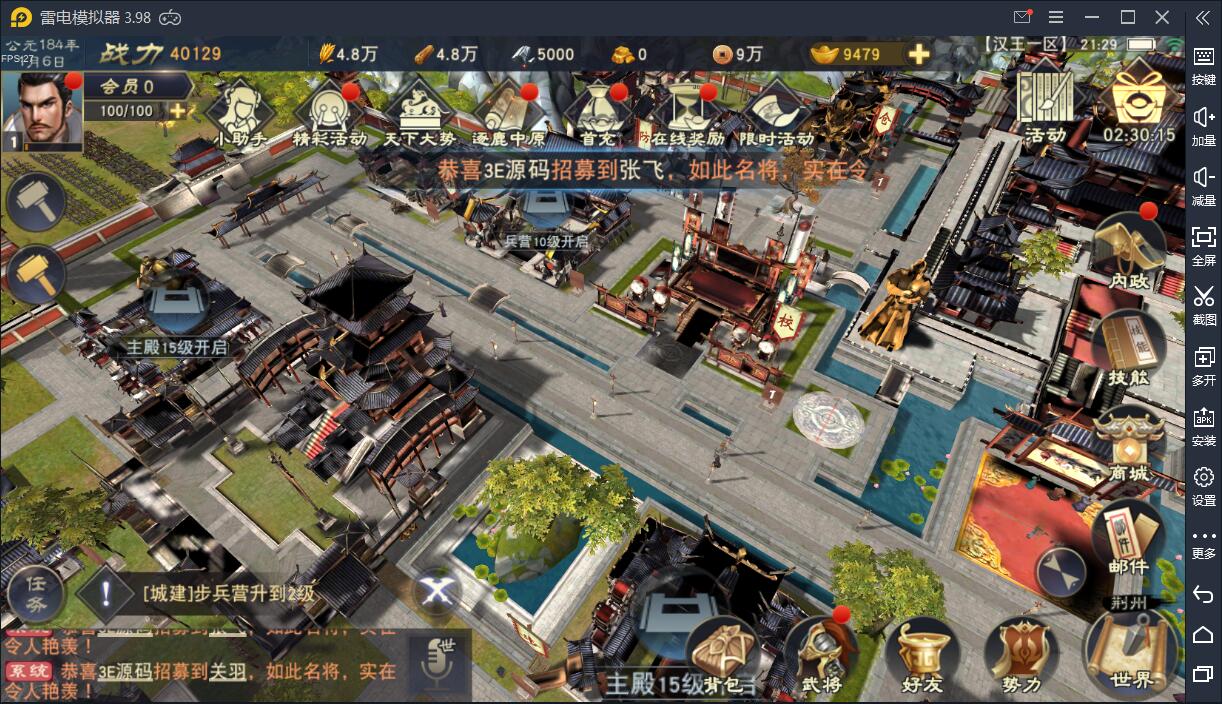Open the 小助手 helper icon

(240, 112)
